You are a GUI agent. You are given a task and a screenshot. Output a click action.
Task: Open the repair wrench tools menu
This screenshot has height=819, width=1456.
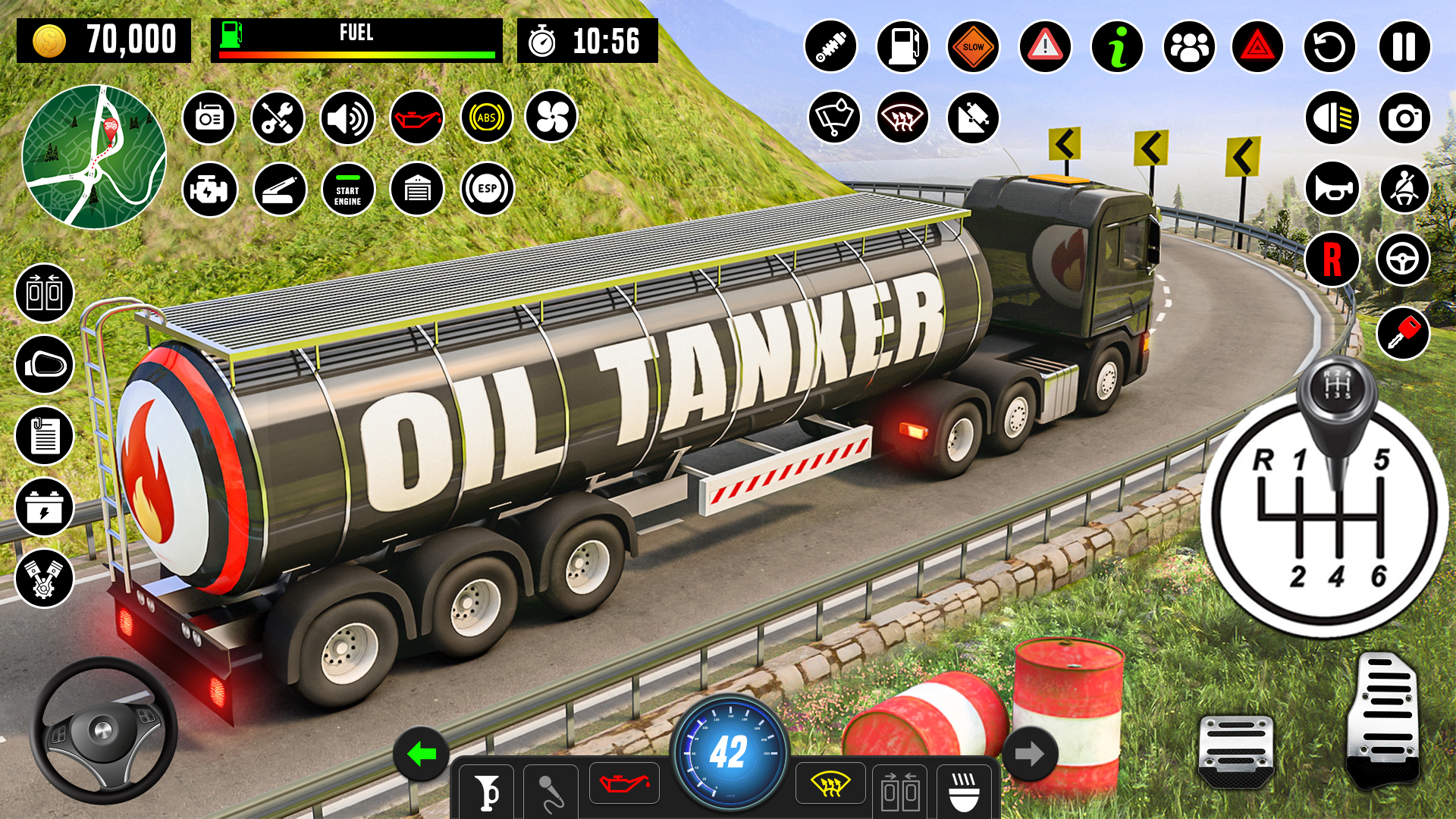pos(278,118)
